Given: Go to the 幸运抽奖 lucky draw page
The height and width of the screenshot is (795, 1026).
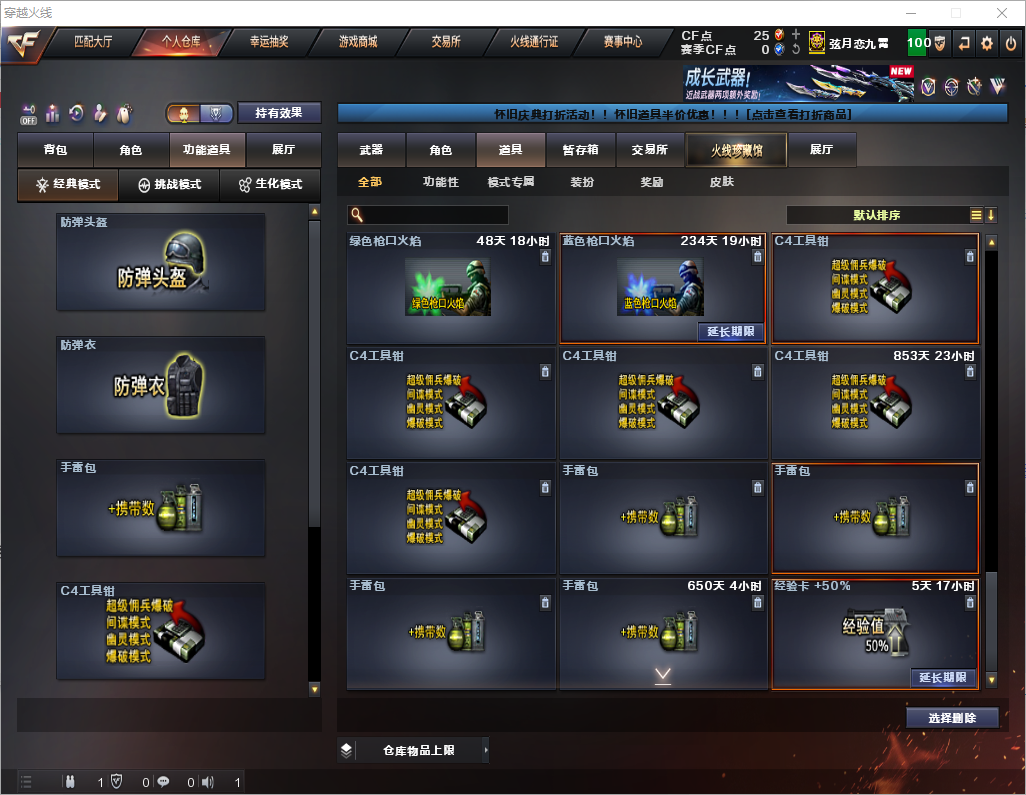Looking at the screenshot, I should (269, 42).
